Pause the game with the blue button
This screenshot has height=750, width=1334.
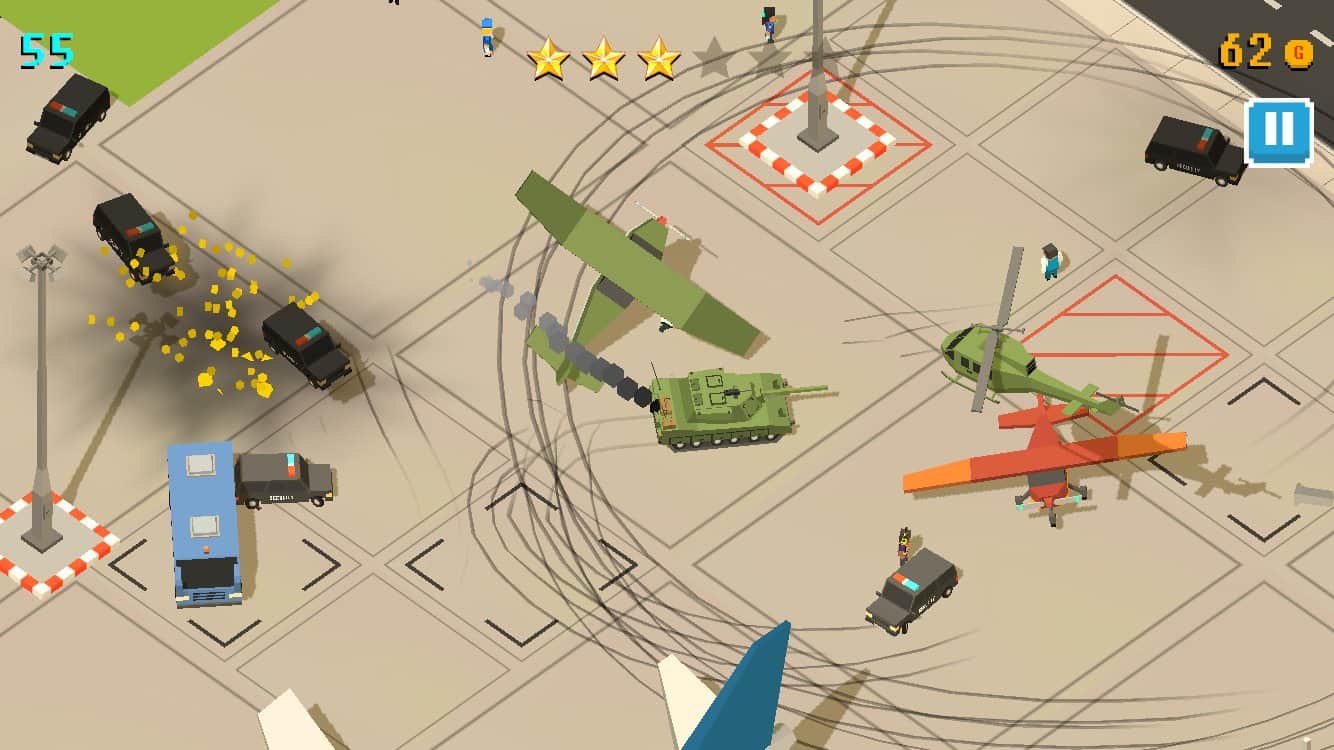(x=1278, y=132)
